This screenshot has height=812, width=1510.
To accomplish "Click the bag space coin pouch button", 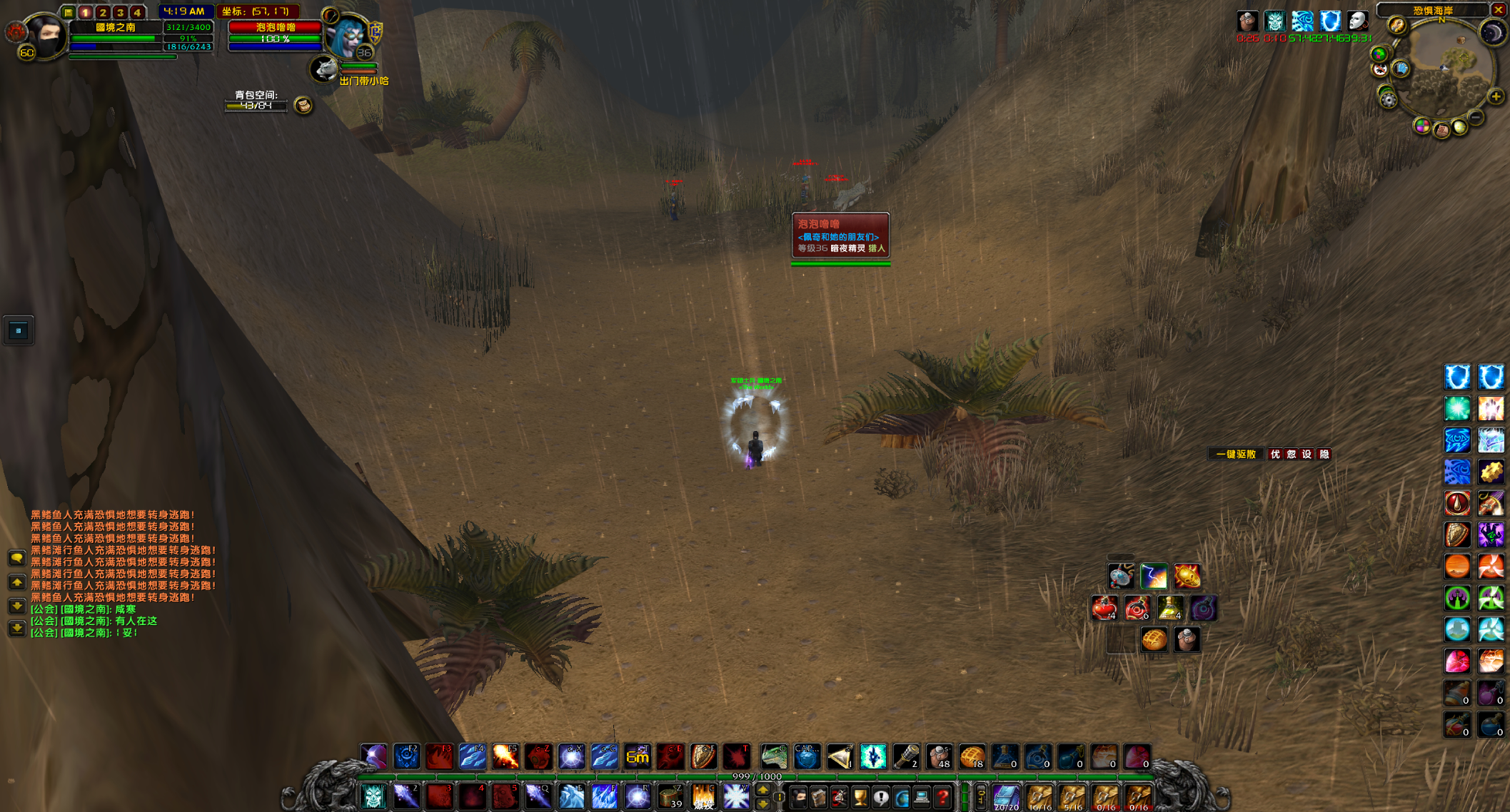I will click(x=303, y=106).
